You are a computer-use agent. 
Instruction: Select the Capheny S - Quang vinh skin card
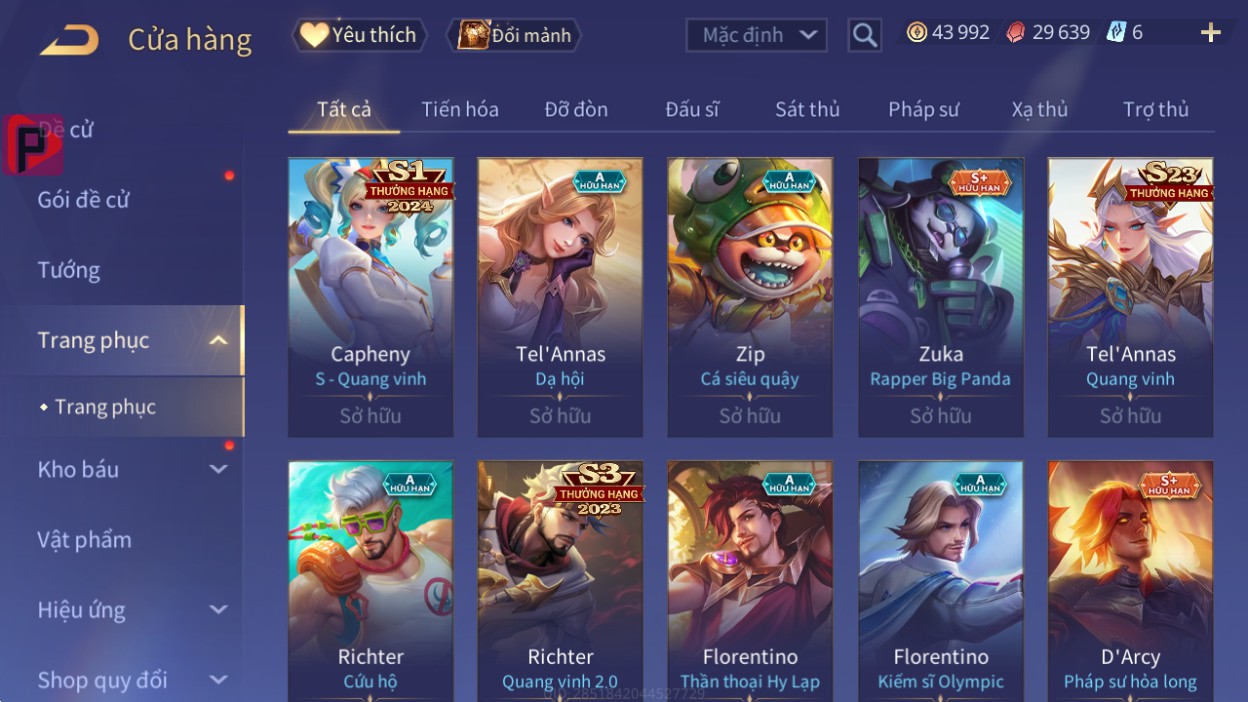pyautogui.click(x=370, y=297)
